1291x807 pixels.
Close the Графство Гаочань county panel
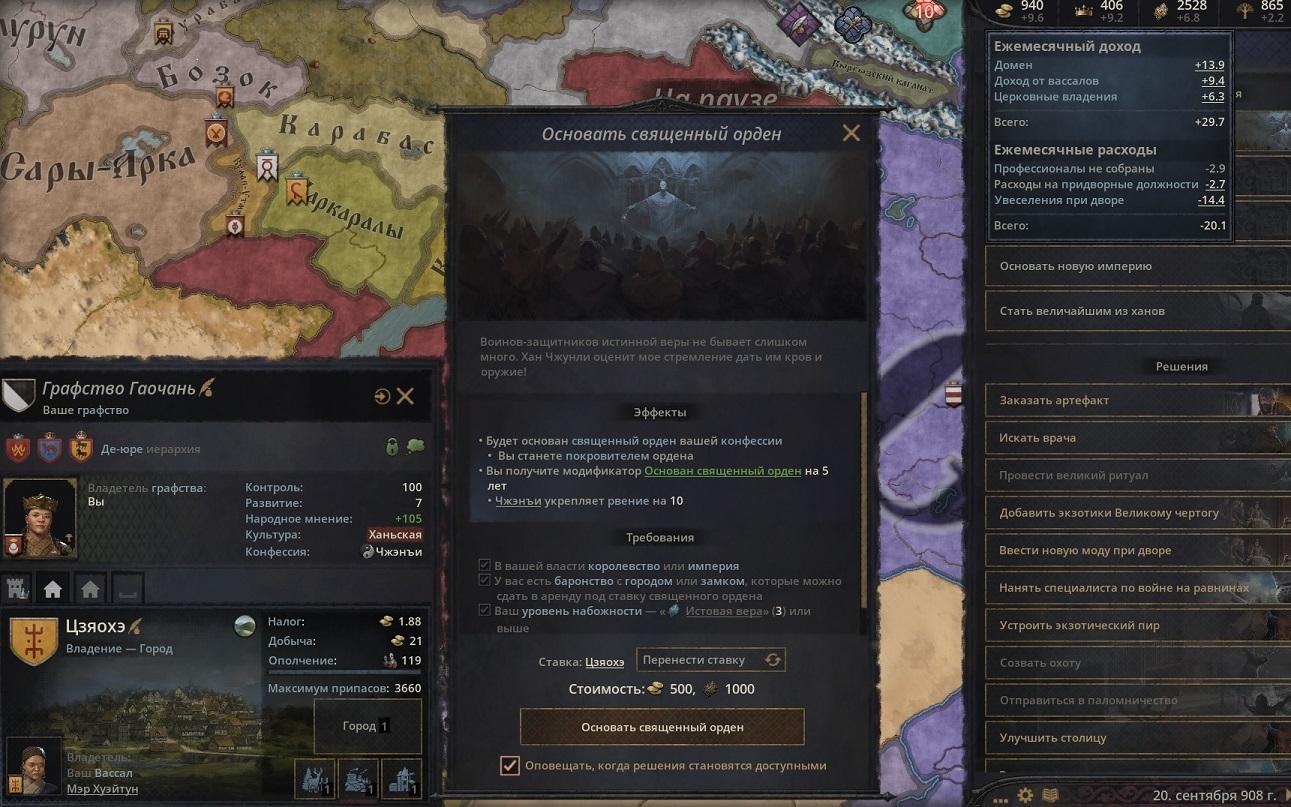tap(405, 396)
